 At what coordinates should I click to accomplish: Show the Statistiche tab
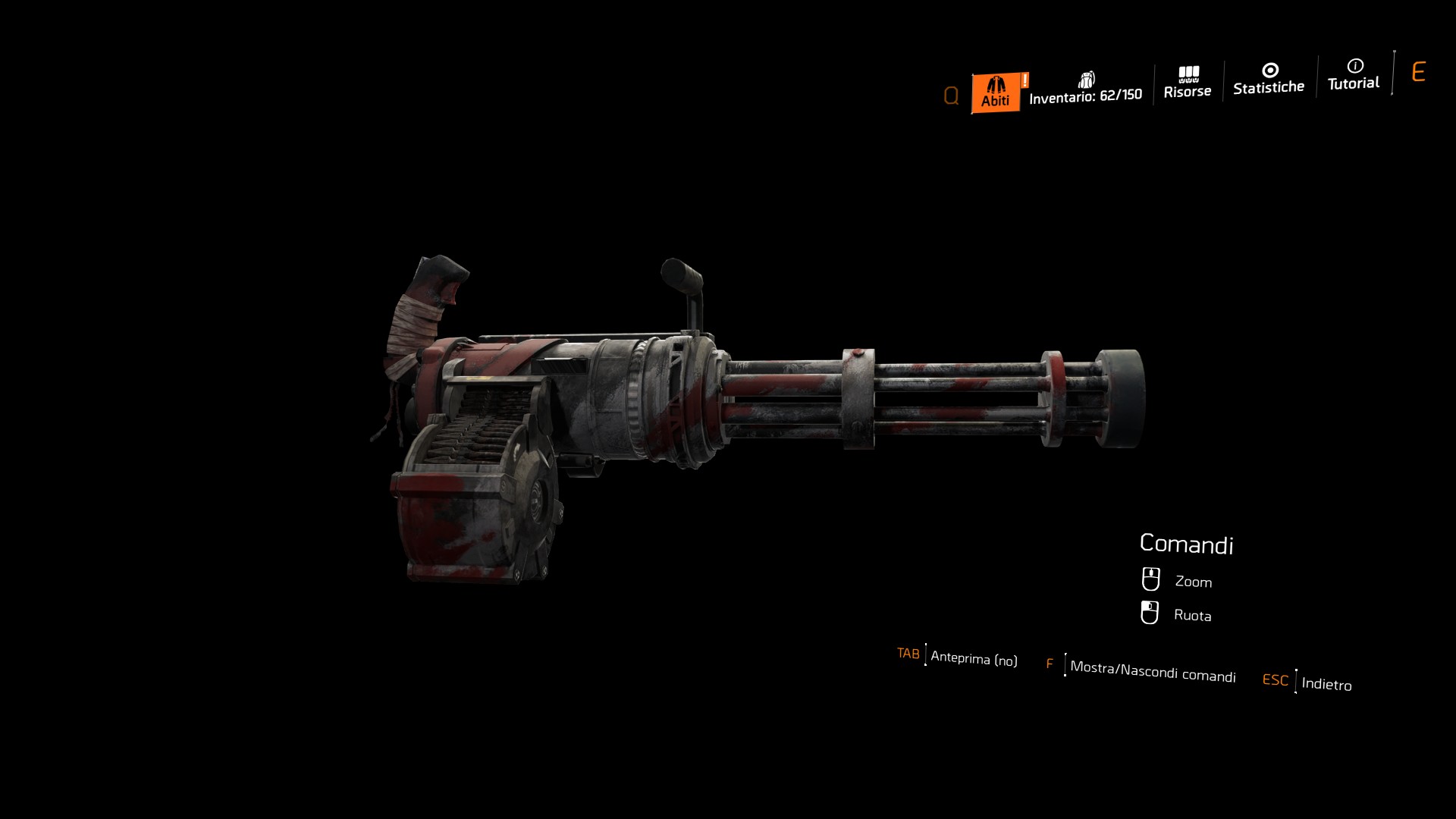tap(1269, 80)
